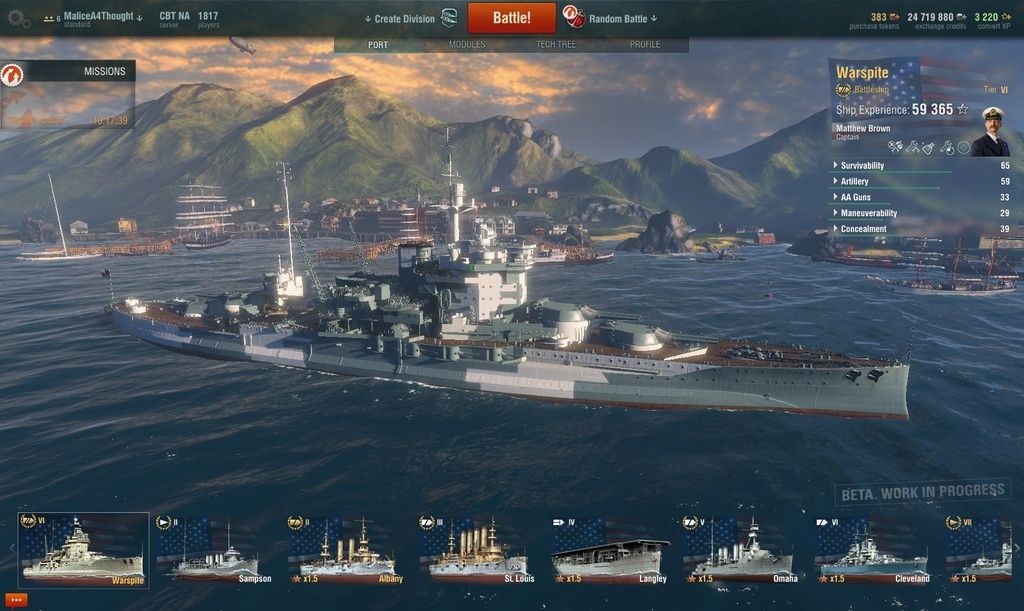
Task: Select the Omaha ship thumbnail
Action: (741, 550)
